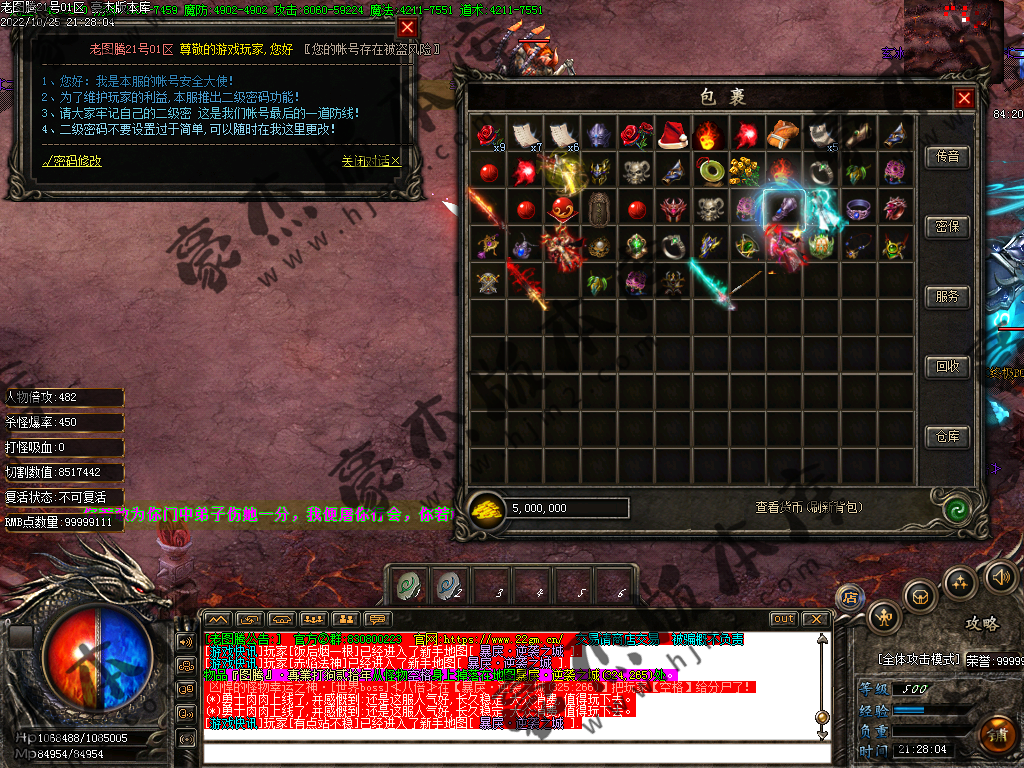Select the Santa hat item in the bag
Screen dimensions: 1024x768
coord(672,135)
